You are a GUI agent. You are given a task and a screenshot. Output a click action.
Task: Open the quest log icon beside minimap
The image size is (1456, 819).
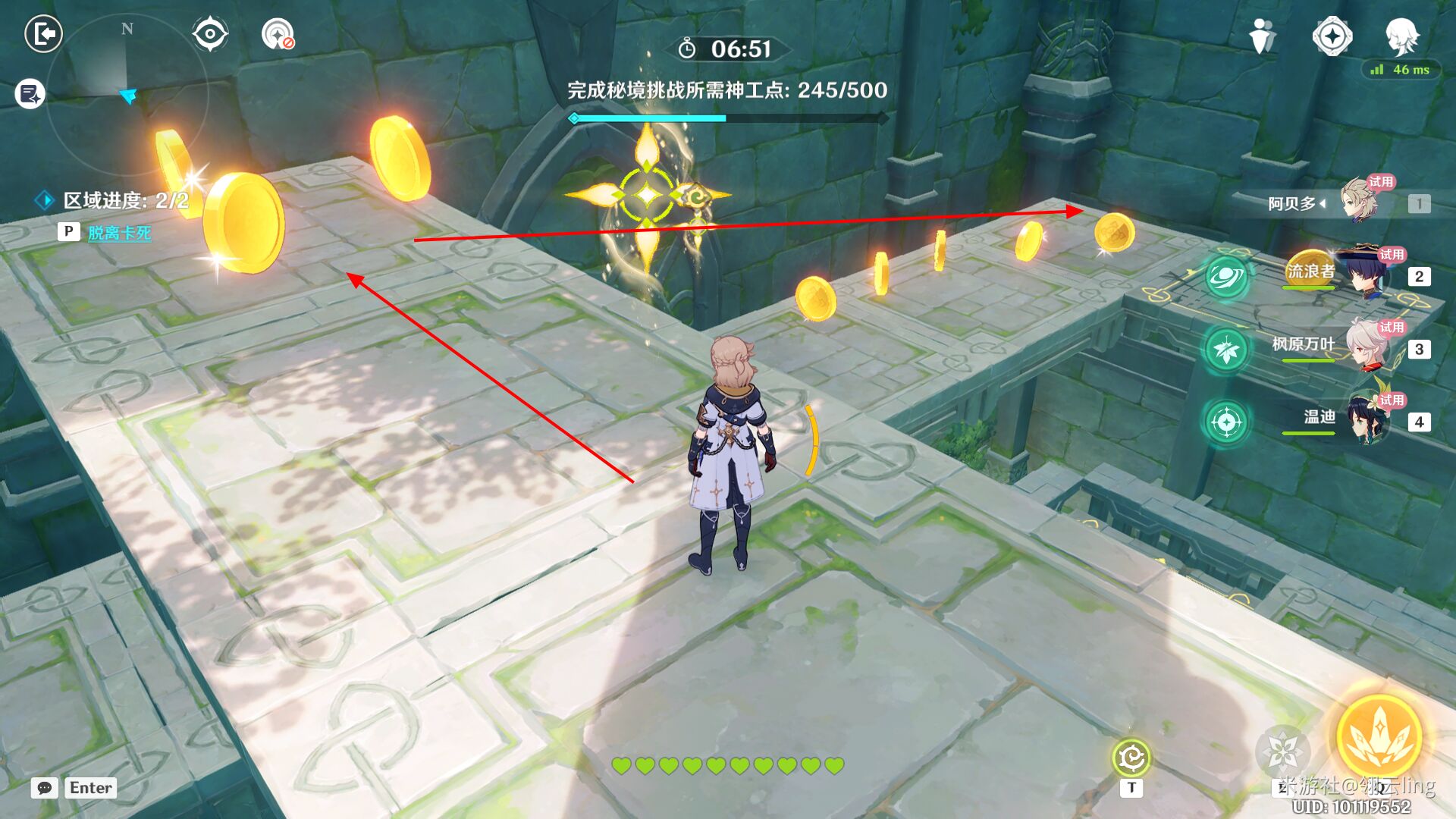(30, 94)
